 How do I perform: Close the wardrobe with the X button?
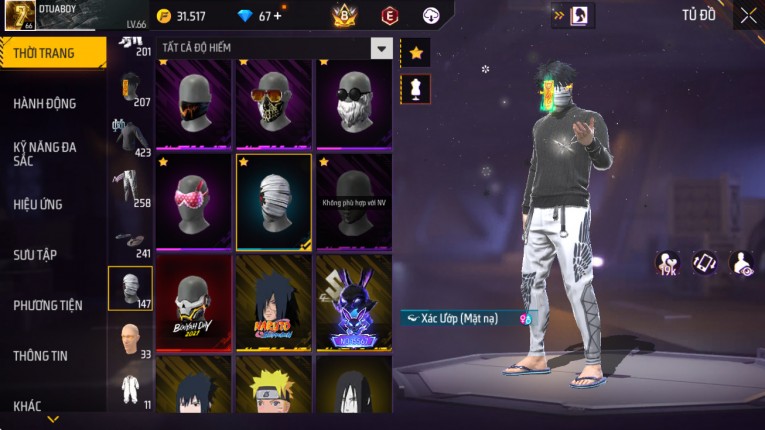[748, 15]
